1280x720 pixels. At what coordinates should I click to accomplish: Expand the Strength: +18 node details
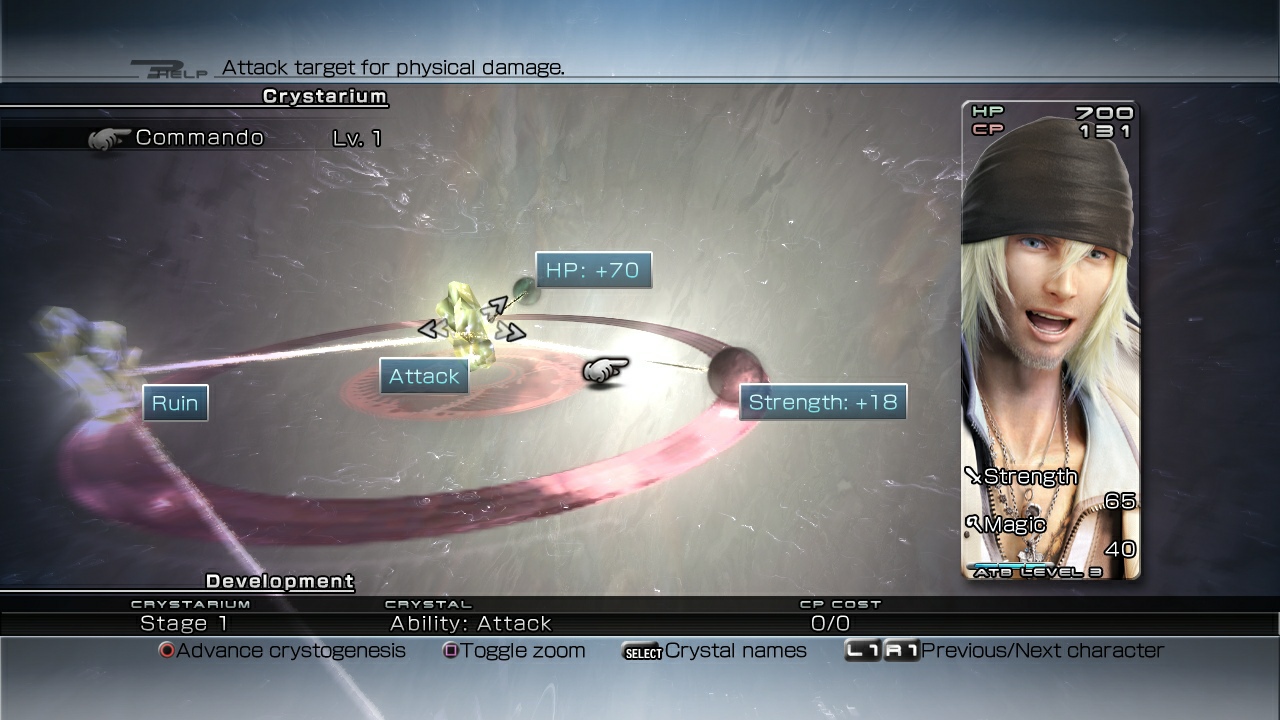point(821,401)
